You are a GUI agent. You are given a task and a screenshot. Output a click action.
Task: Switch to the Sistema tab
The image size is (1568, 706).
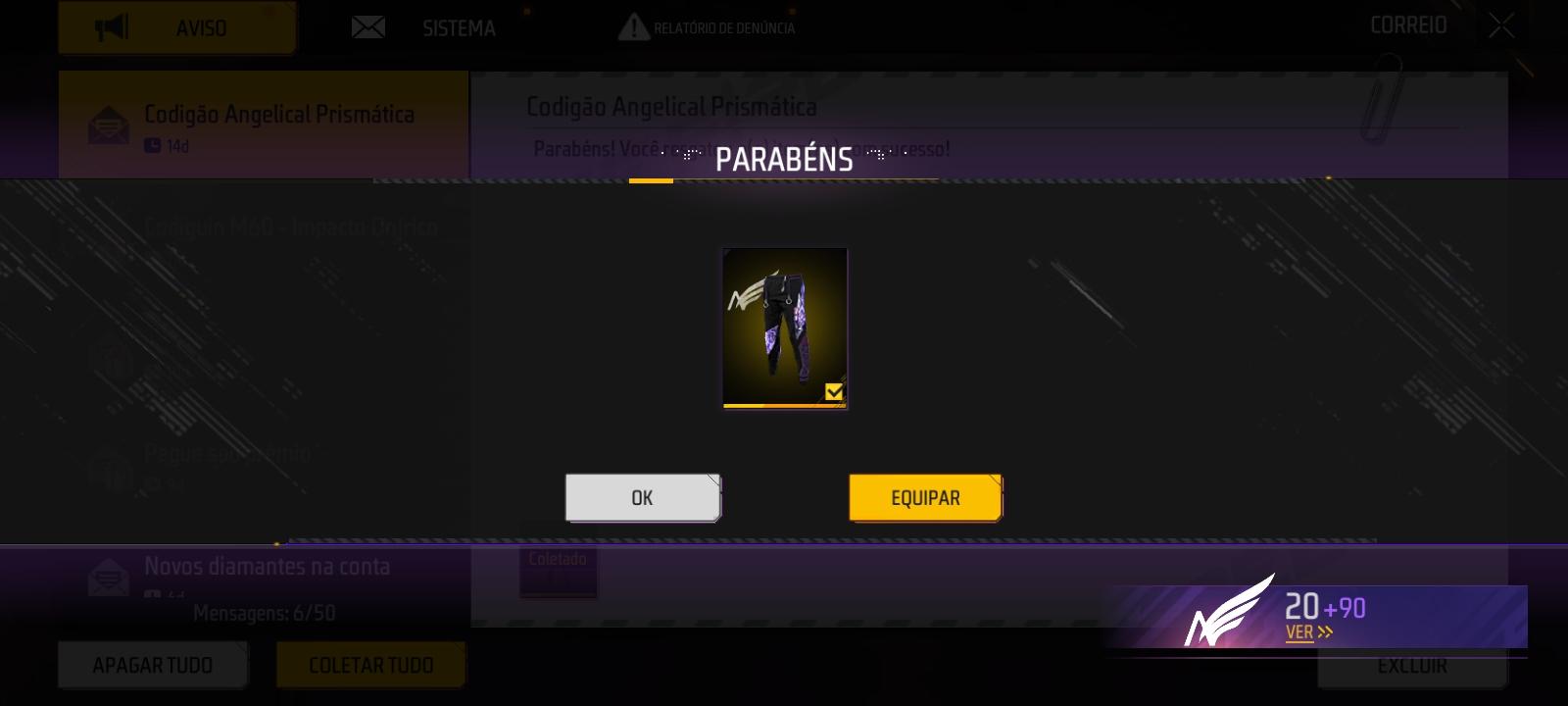(459, 28)
